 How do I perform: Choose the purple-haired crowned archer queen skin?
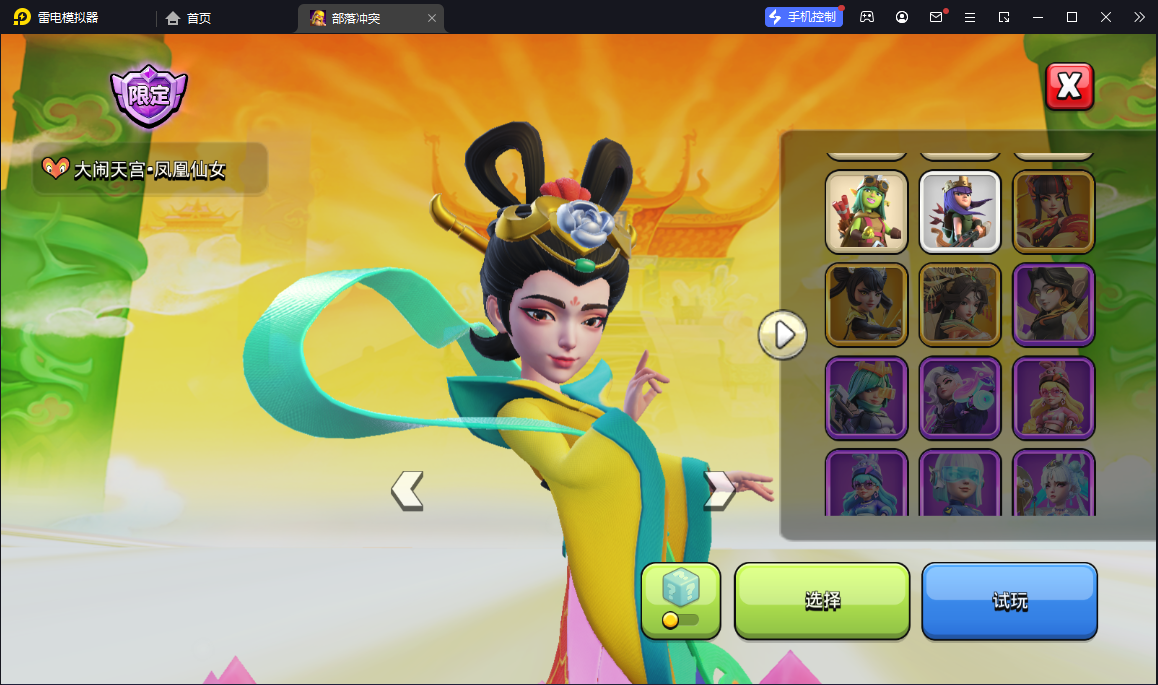coord(959,212)
